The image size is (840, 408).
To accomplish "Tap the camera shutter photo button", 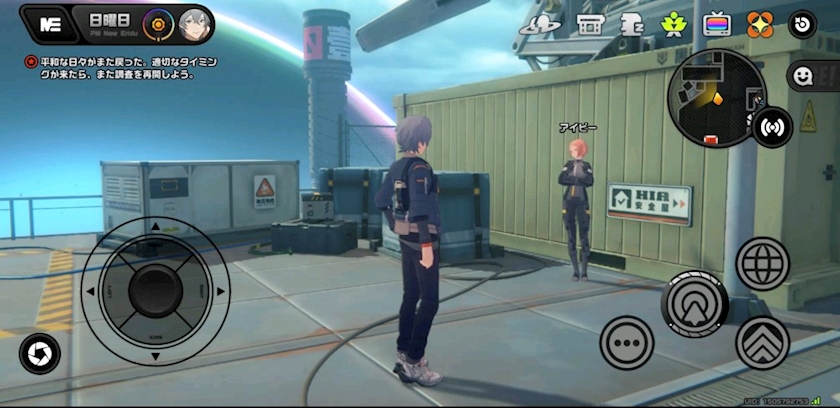I will [x=40, y=353].
